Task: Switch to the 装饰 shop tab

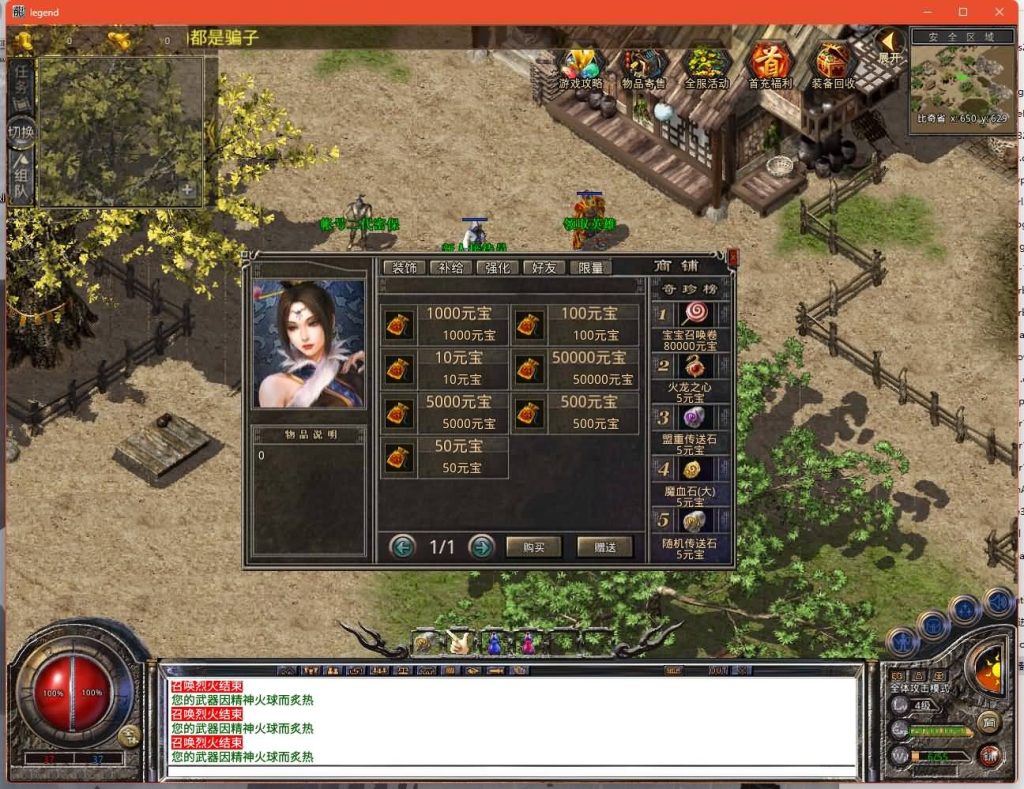Action: 404,267
